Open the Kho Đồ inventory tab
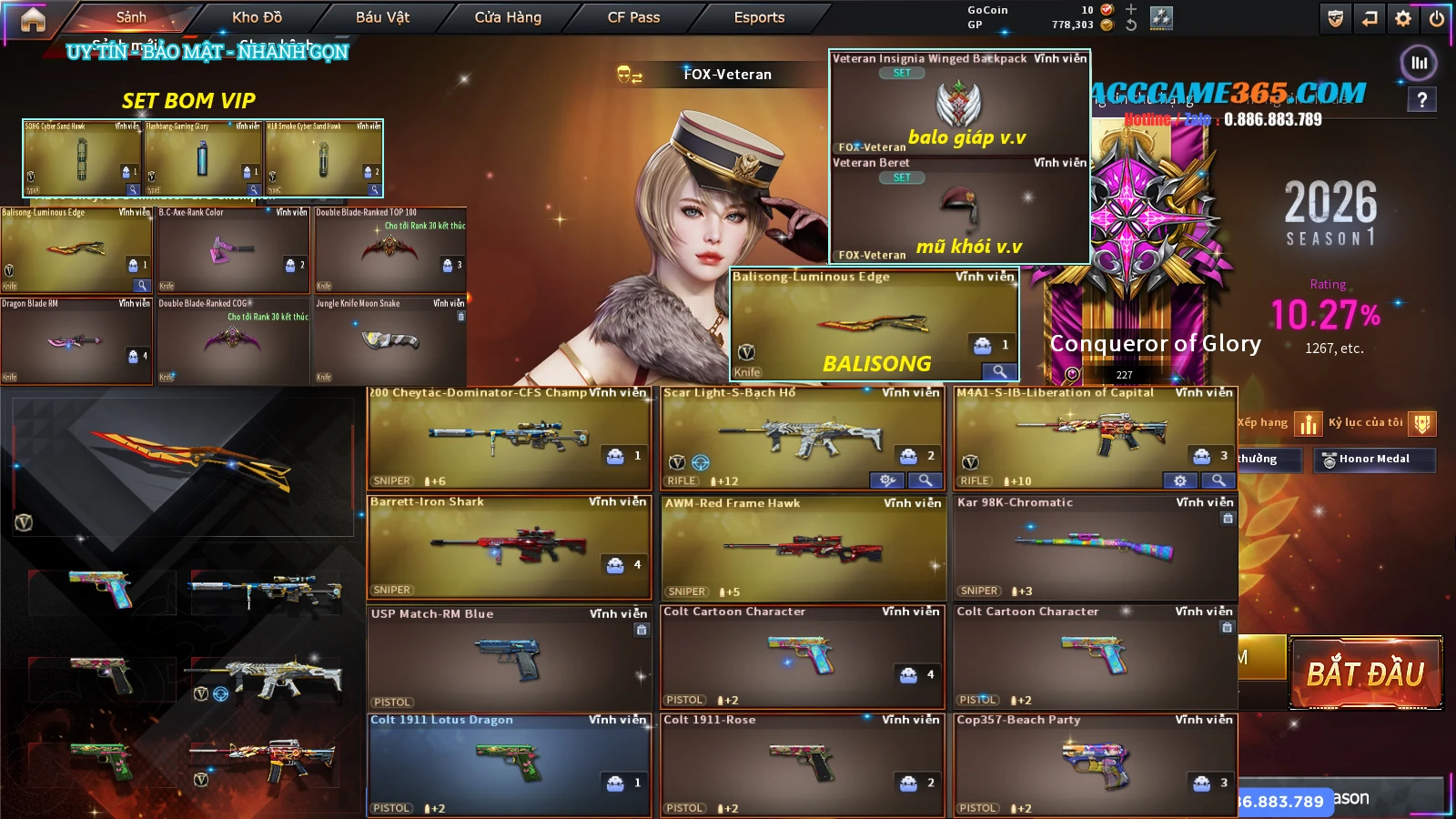The width and height of the screenshot is (1456, 819). (257, 17)
